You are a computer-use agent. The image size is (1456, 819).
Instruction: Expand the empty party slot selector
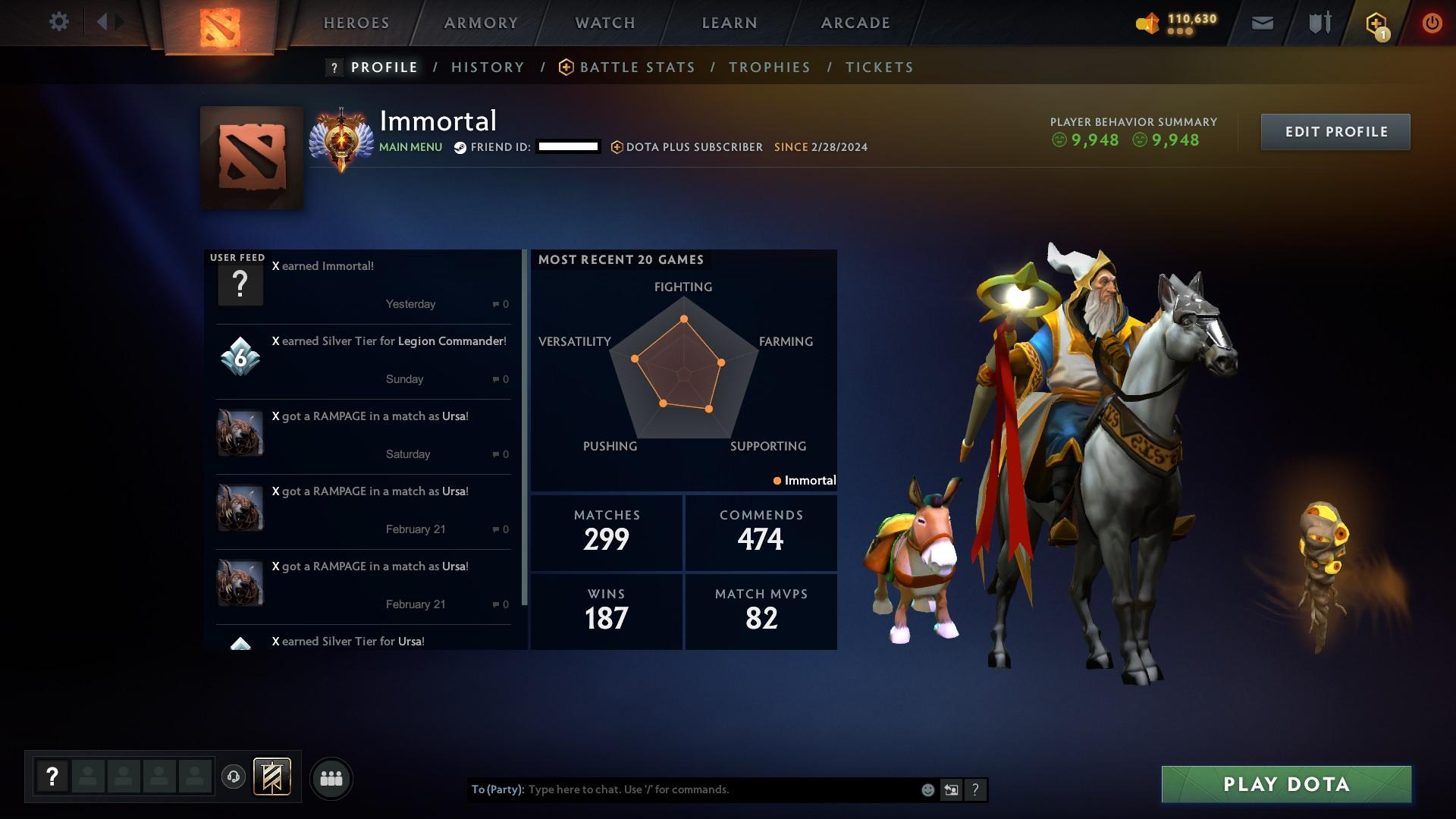point(89,777)
